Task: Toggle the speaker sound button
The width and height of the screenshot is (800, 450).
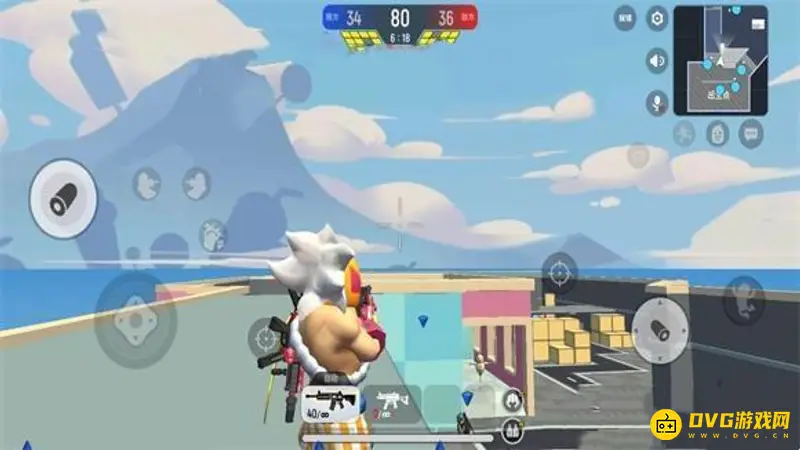Action: click(657, 62)
